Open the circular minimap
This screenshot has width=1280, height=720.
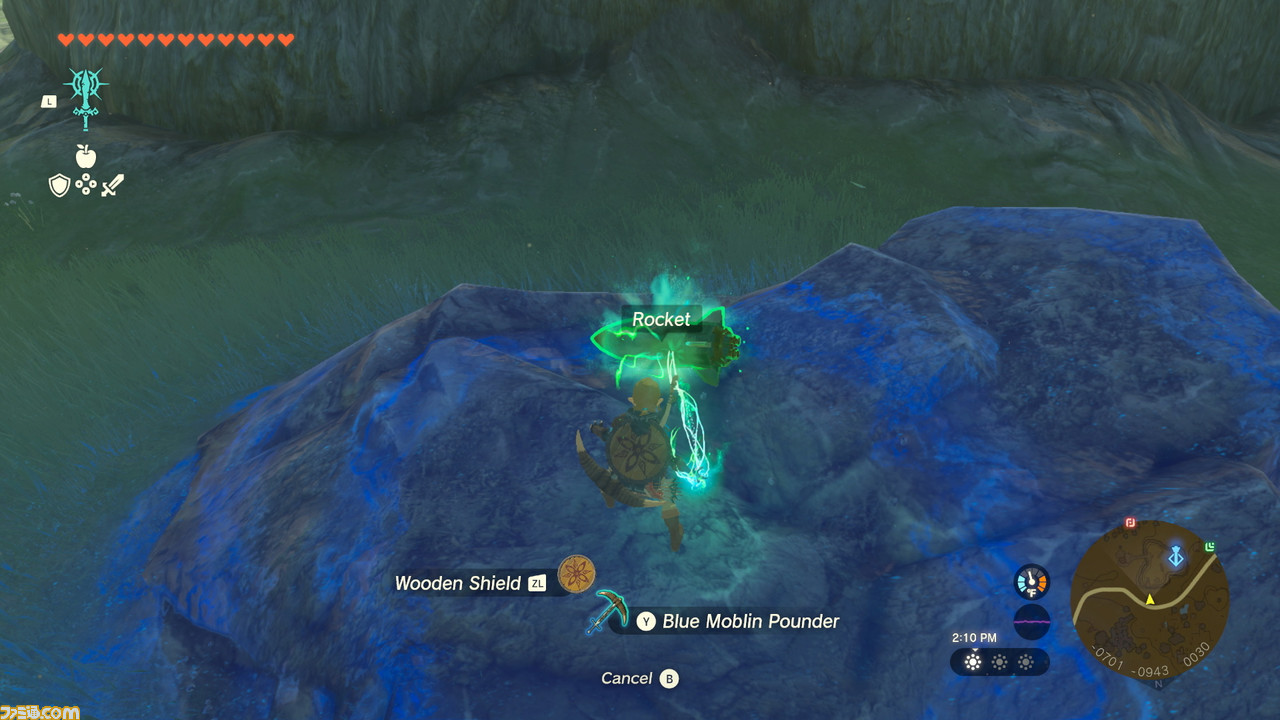[x=1149, y=602]
